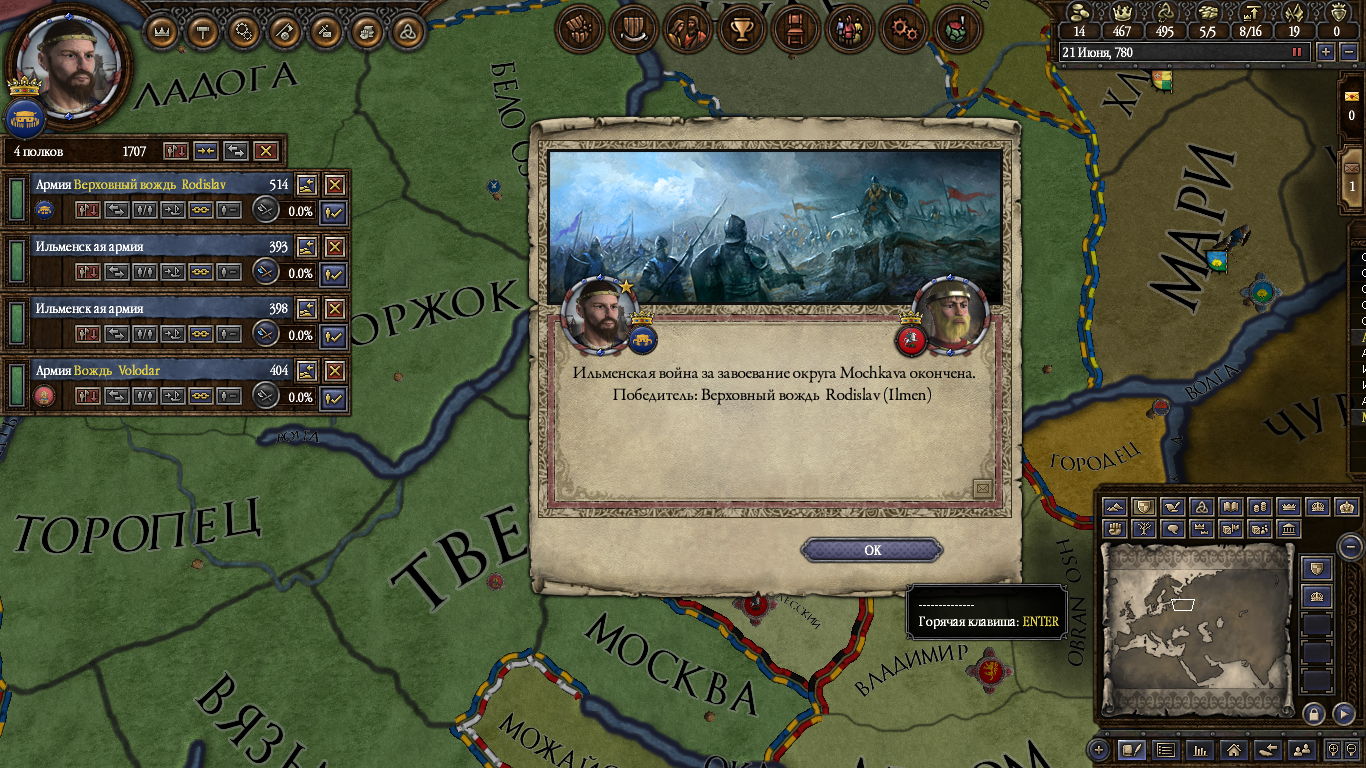1366x768 pixels.
Task: Disband all four selected regiments
Action: point(265,151)
